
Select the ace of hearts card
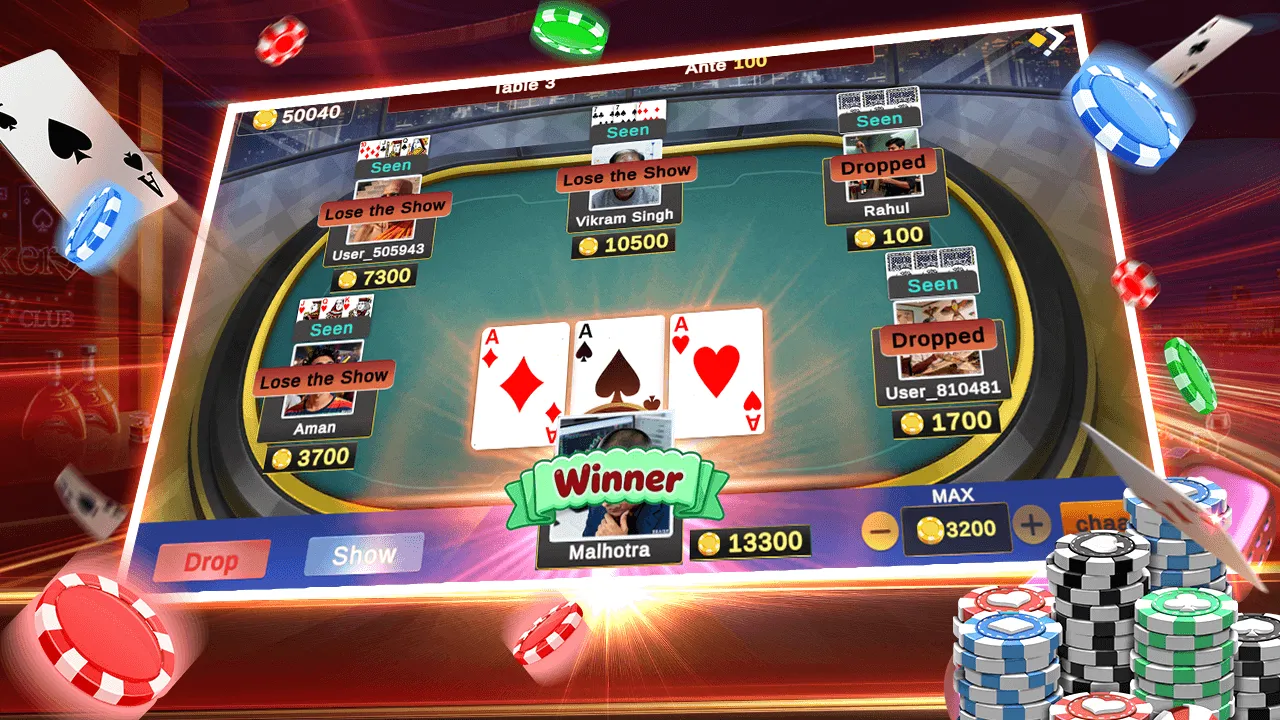[x=716, y=370]
